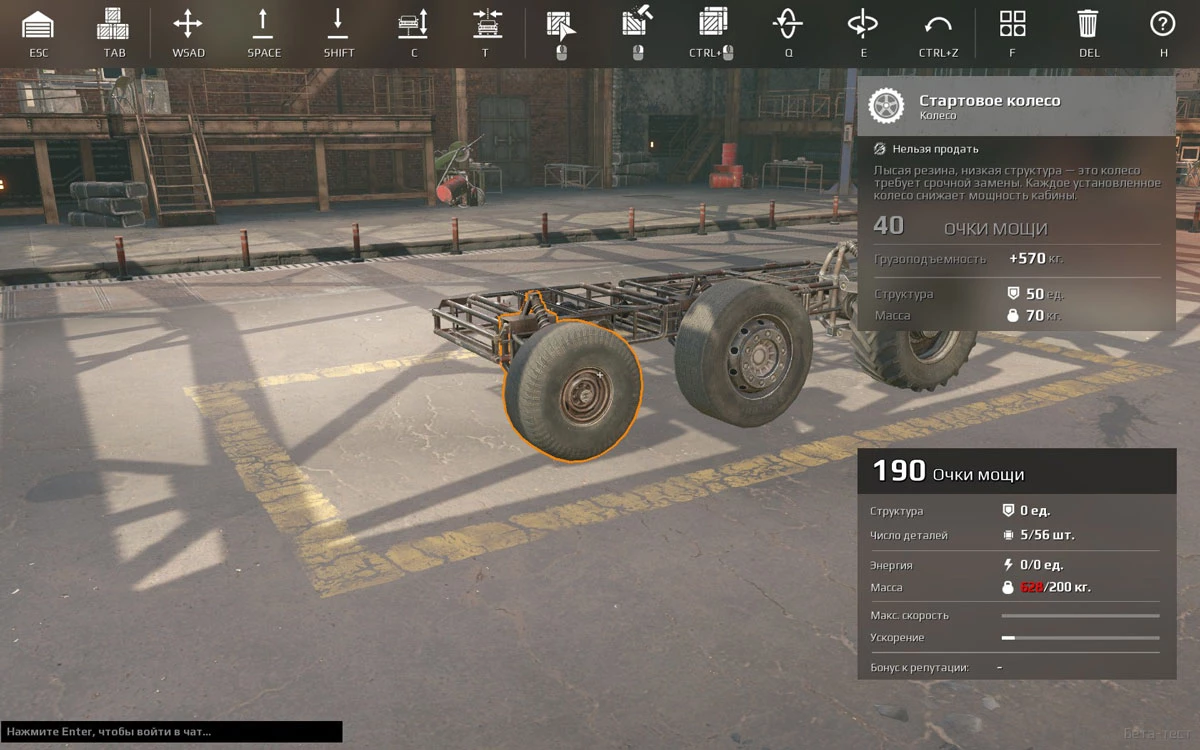Choose the hammer install-part tool
The height and width of the screenshot is (750, 1200).
coord(637,24)
